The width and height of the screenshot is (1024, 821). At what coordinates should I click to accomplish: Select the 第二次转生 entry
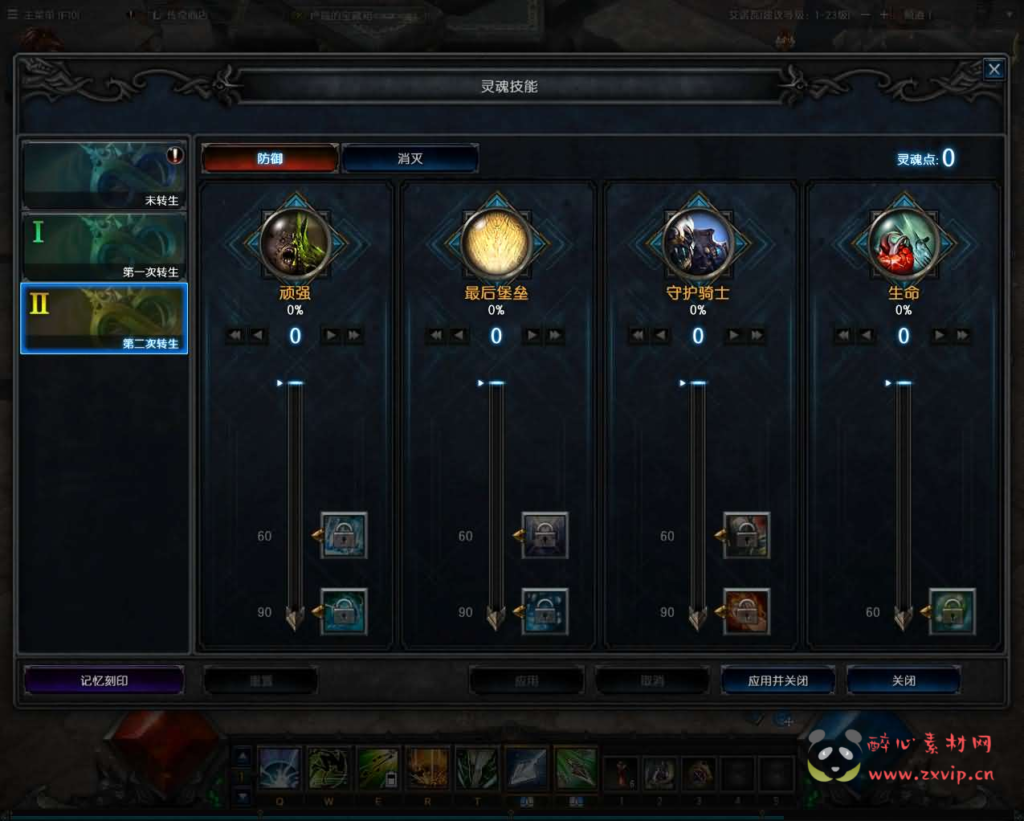(104, 318)
